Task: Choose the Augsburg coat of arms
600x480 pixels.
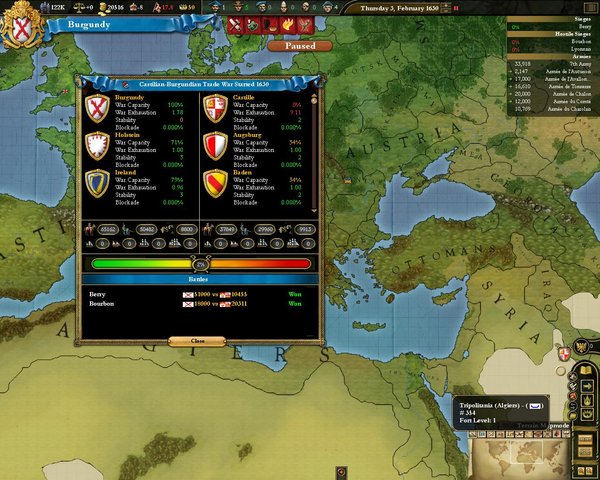Action: 216,146
